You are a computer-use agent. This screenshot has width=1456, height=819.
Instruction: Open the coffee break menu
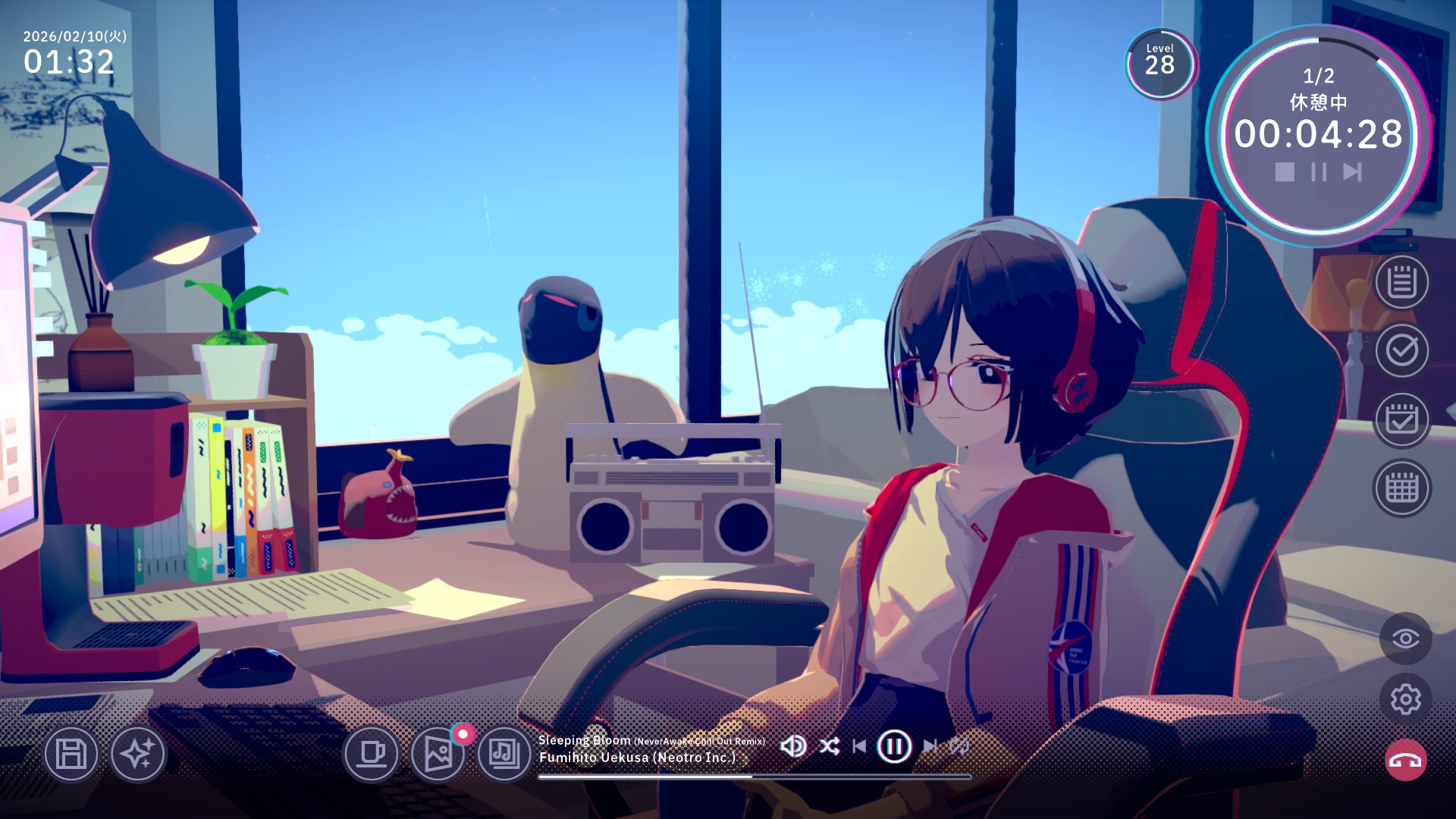pos(372,755)
